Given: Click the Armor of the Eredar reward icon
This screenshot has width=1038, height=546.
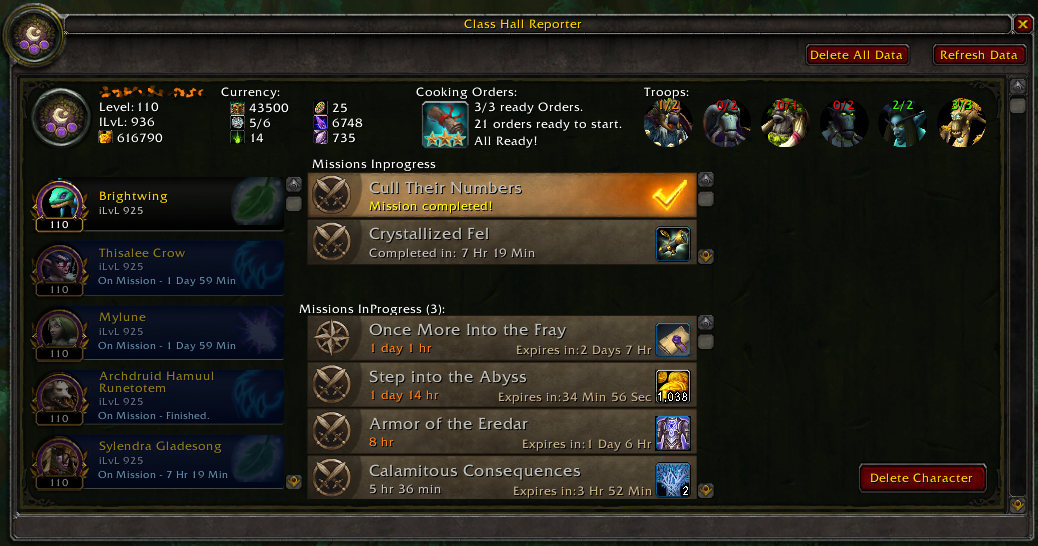Looking at the screenshot, I should pyautogui.click(x=673, y=433).
